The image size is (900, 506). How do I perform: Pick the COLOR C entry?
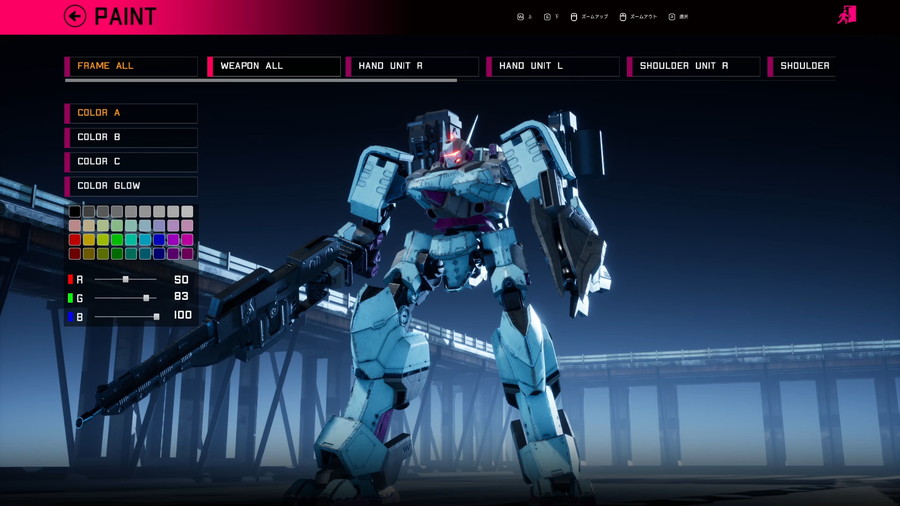coord(131,161)
